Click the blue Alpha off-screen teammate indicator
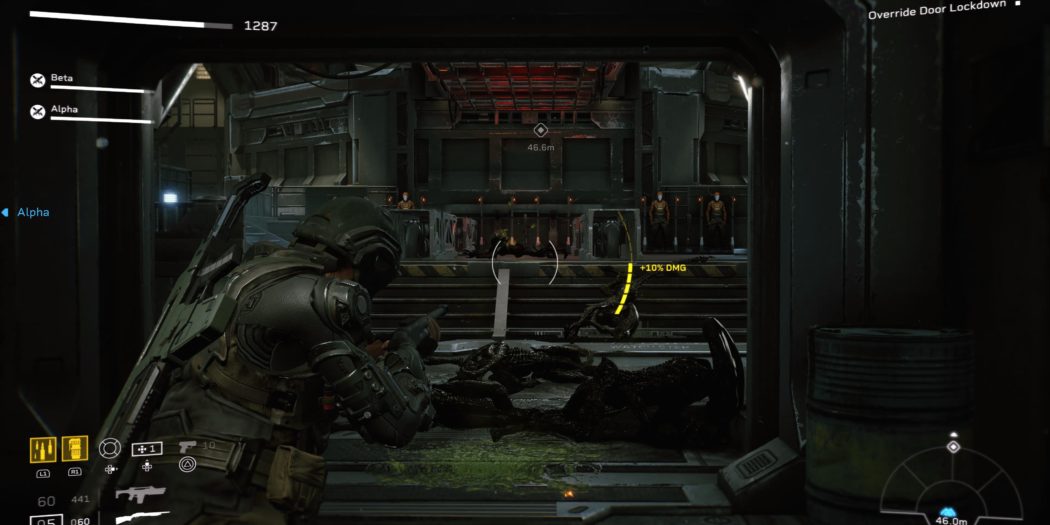 click(26, 212)
